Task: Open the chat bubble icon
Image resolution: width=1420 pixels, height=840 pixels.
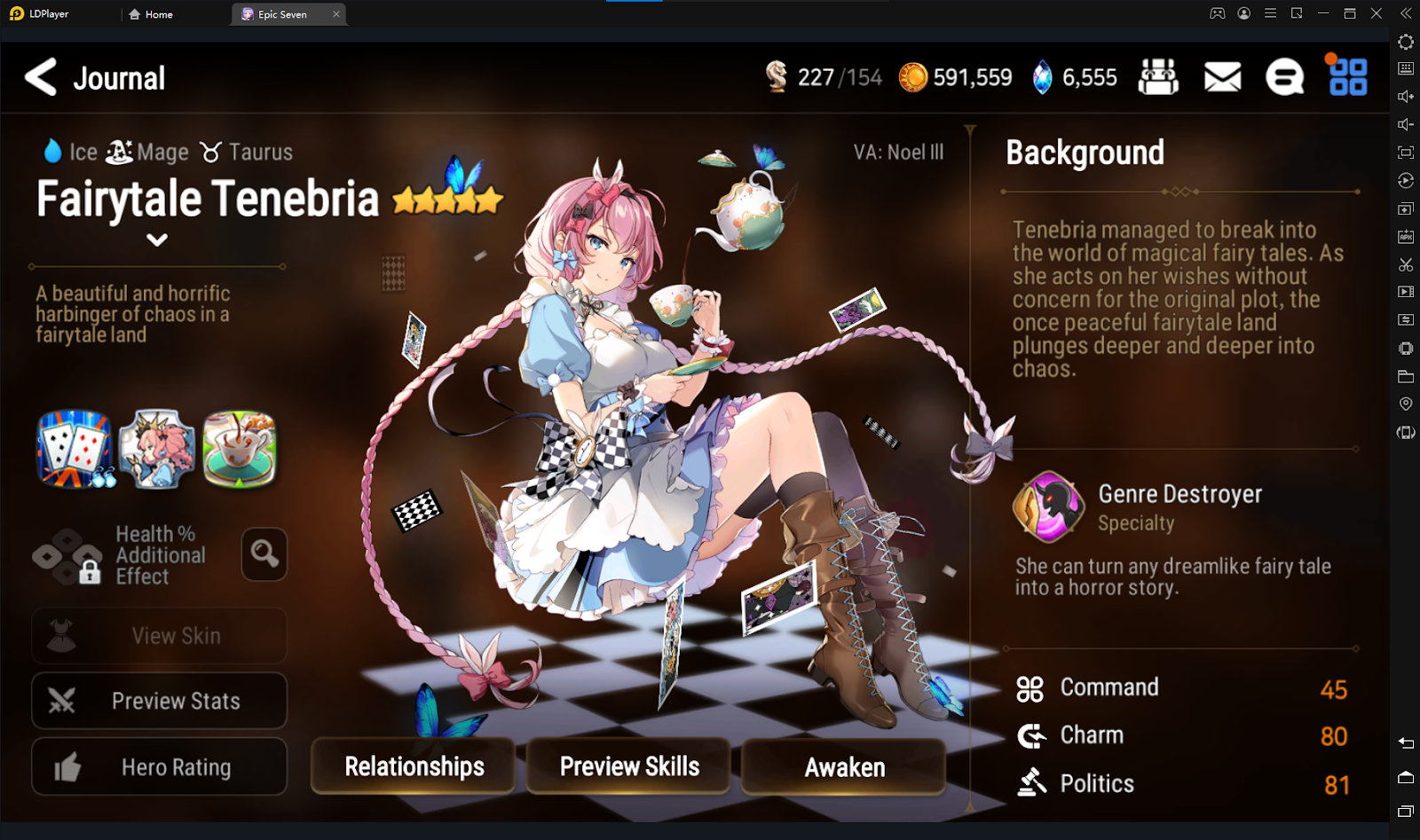Action: pyautogui.click(x=1284, y=77)
